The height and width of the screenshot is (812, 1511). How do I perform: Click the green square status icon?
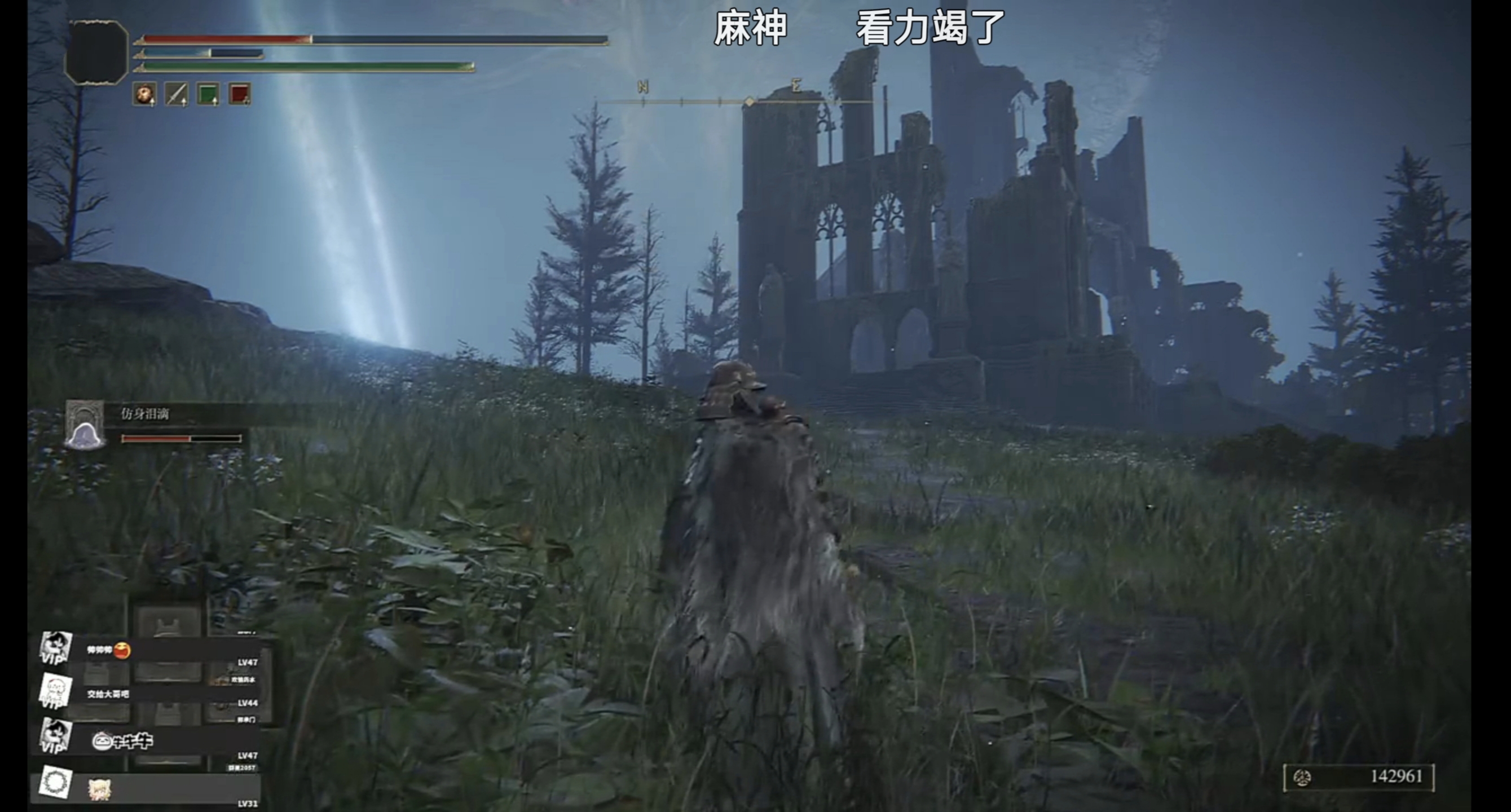click(x=208, y=94)
